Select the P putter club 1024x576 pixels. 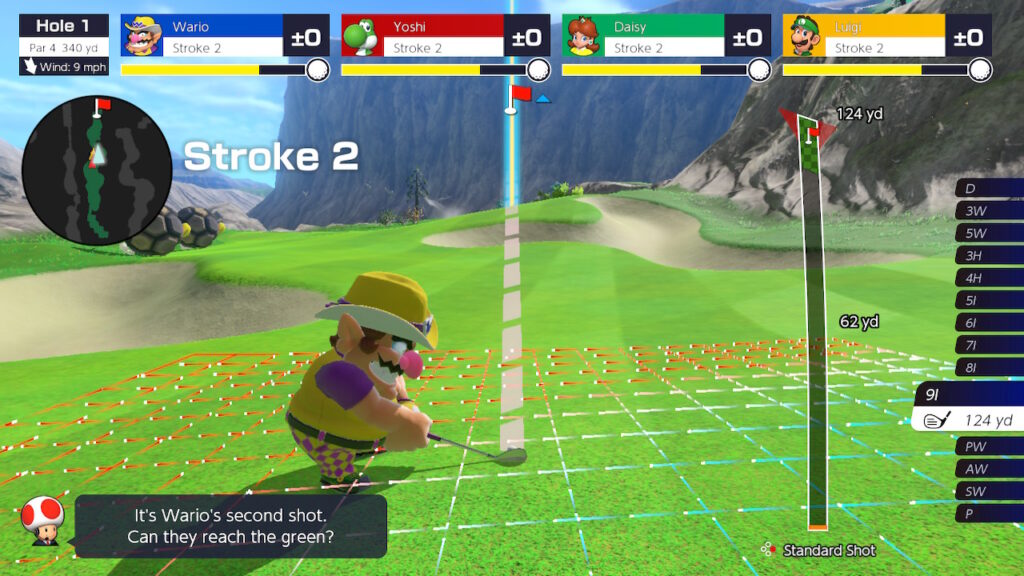pyautogui.click(x=988, y=513)
